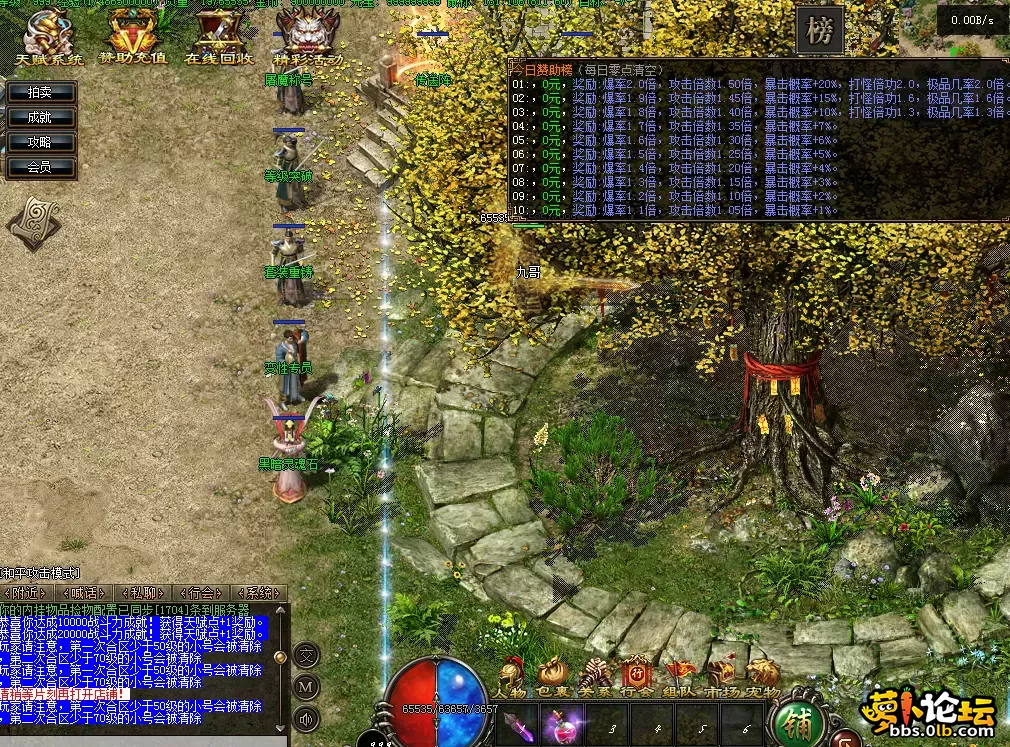The image size is (1010, 747).
Task: Select the purple potion hotbar slot
Action: tap(562, 722)
